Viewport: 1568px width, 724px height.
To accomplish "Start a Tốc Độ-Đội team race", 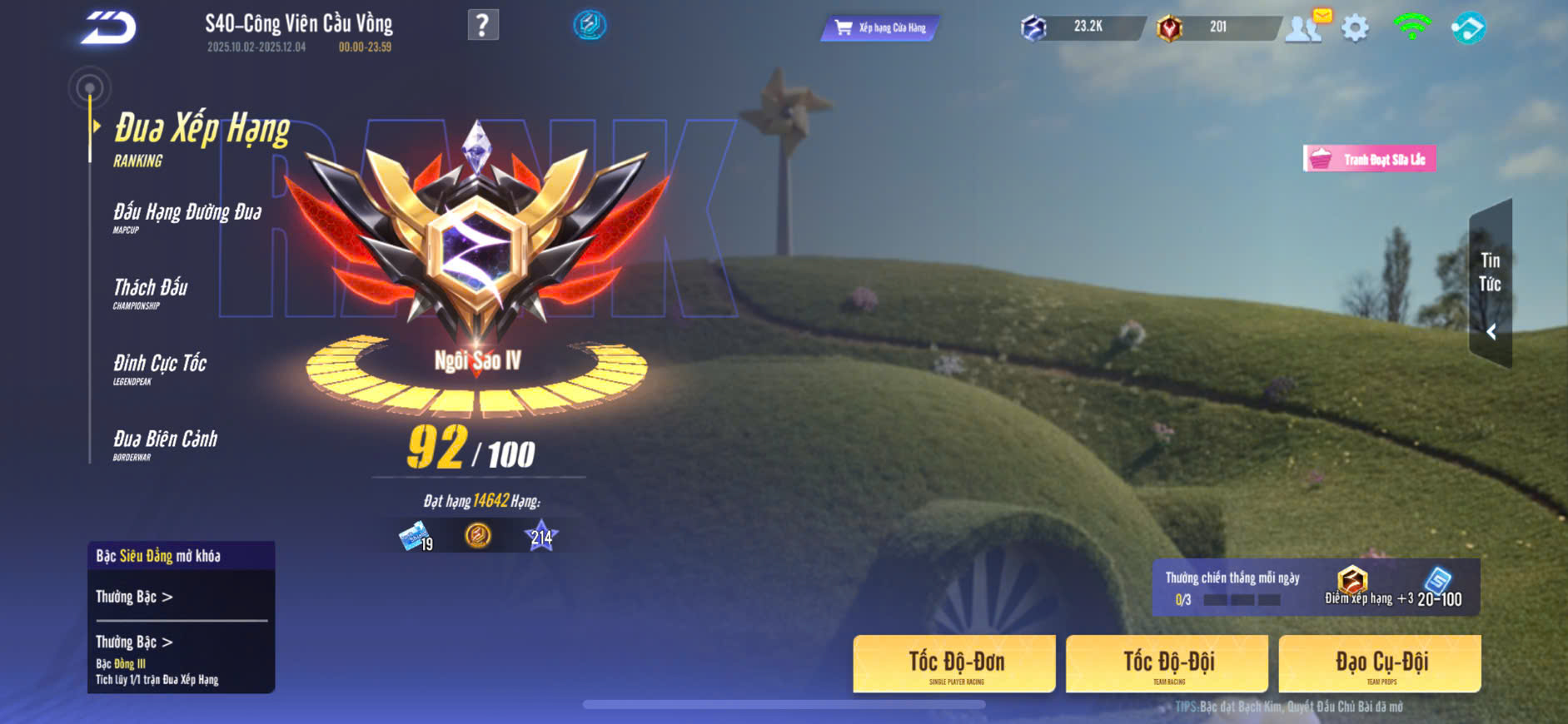I will [1167, 664].
